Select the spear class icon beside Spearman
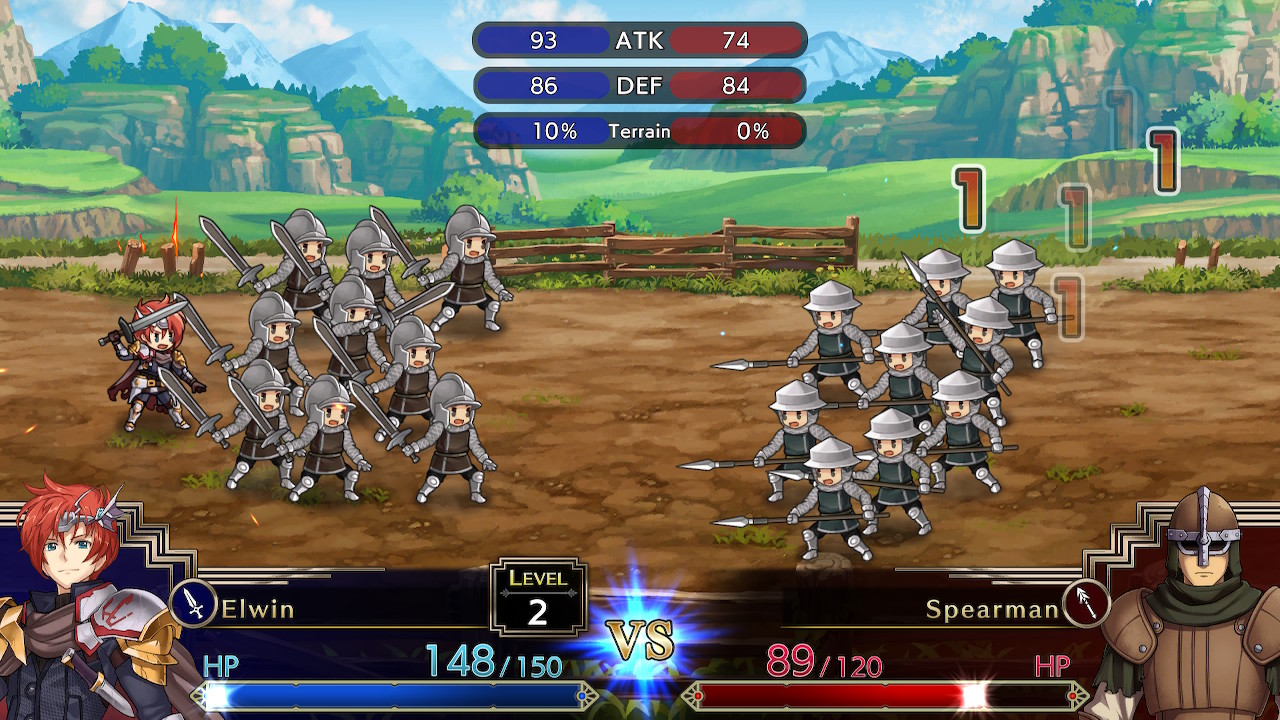 click(1085, 603)
